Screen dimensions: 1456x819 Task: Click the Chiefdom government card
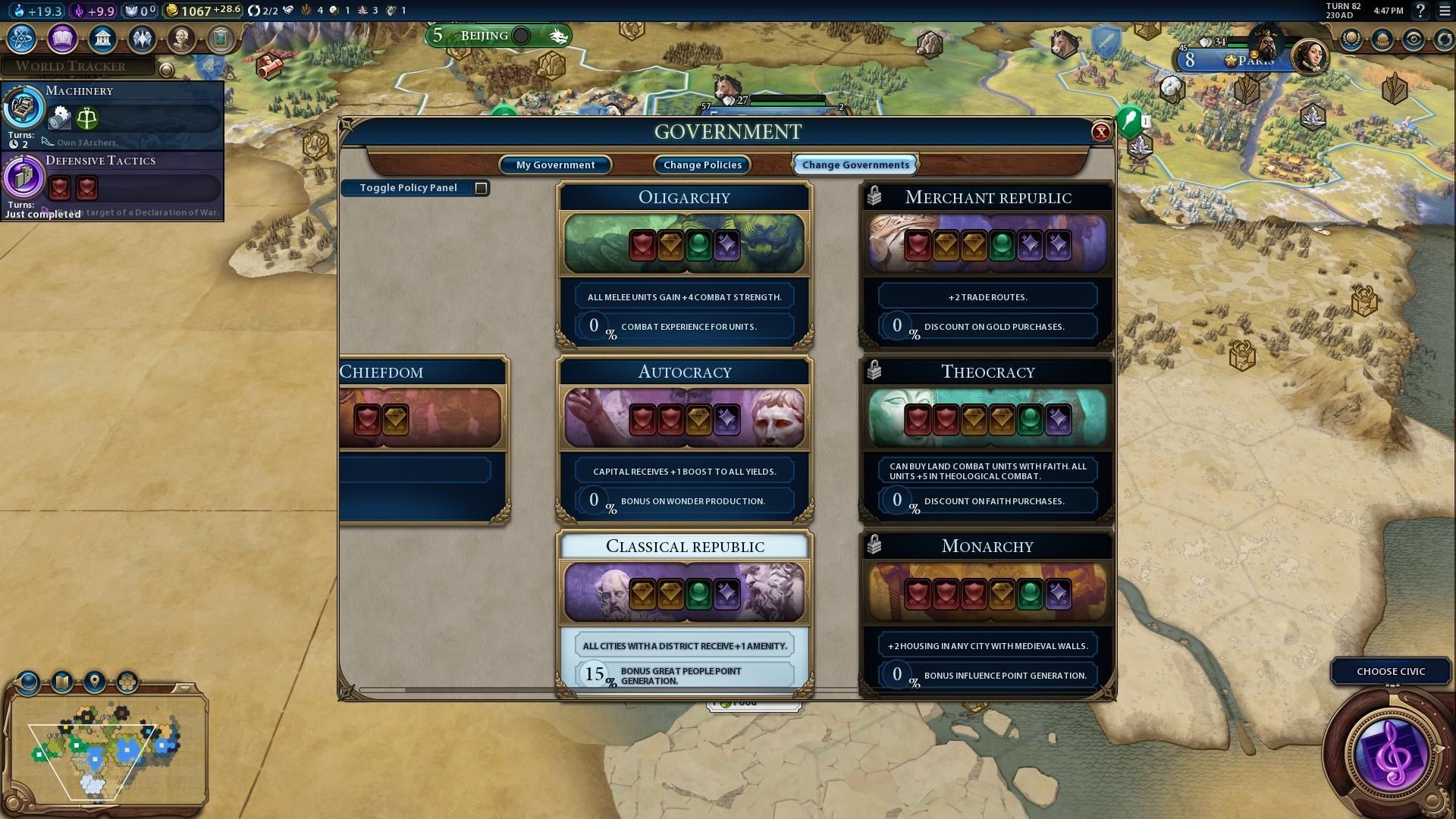421,419
